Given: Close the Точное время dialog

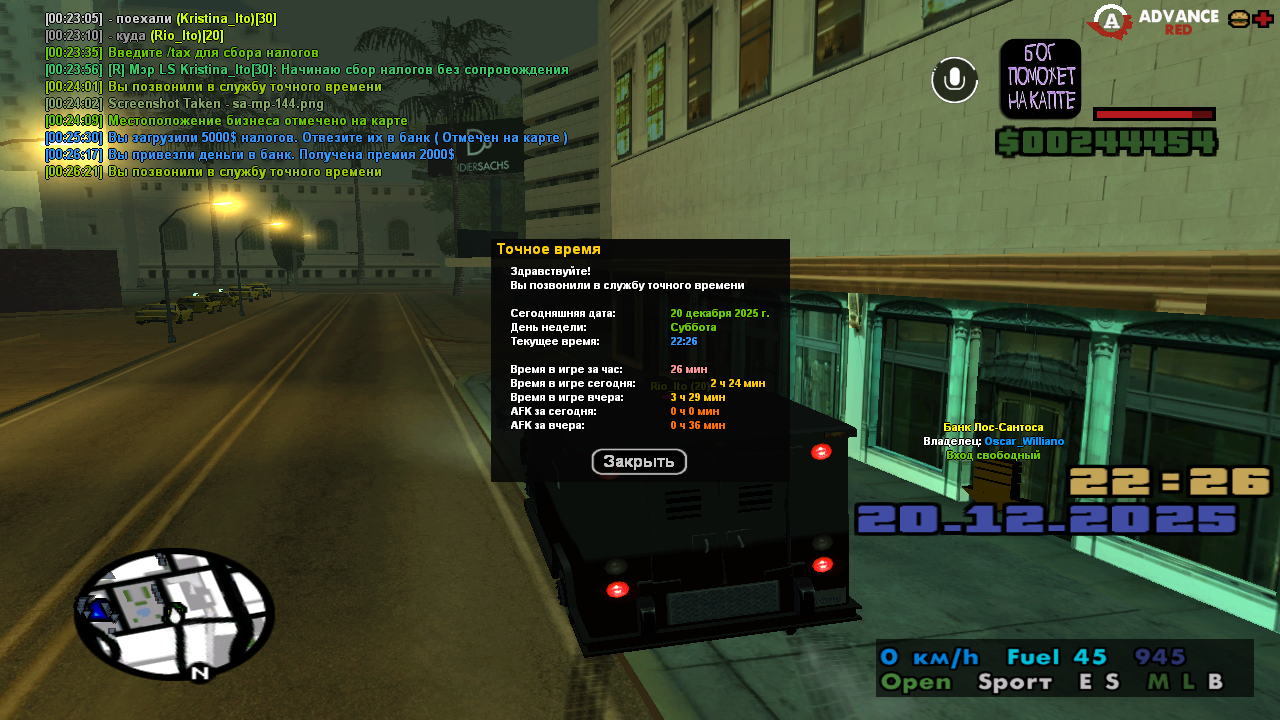Looking at the screenshot, I should [x=639, y=462].
